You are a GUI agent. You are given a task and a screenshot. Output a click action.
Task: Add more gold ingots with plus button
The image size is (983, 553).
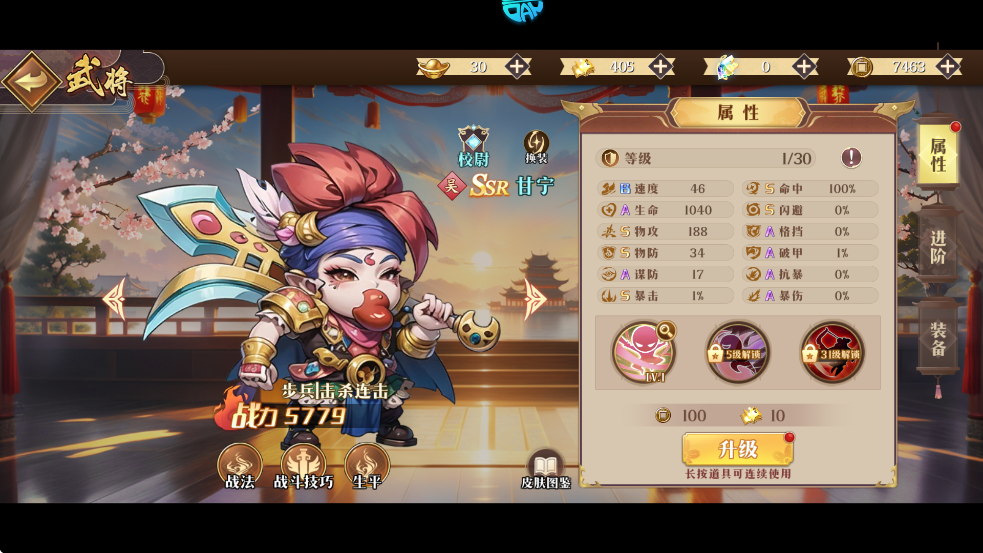click(x=517, y=67)
